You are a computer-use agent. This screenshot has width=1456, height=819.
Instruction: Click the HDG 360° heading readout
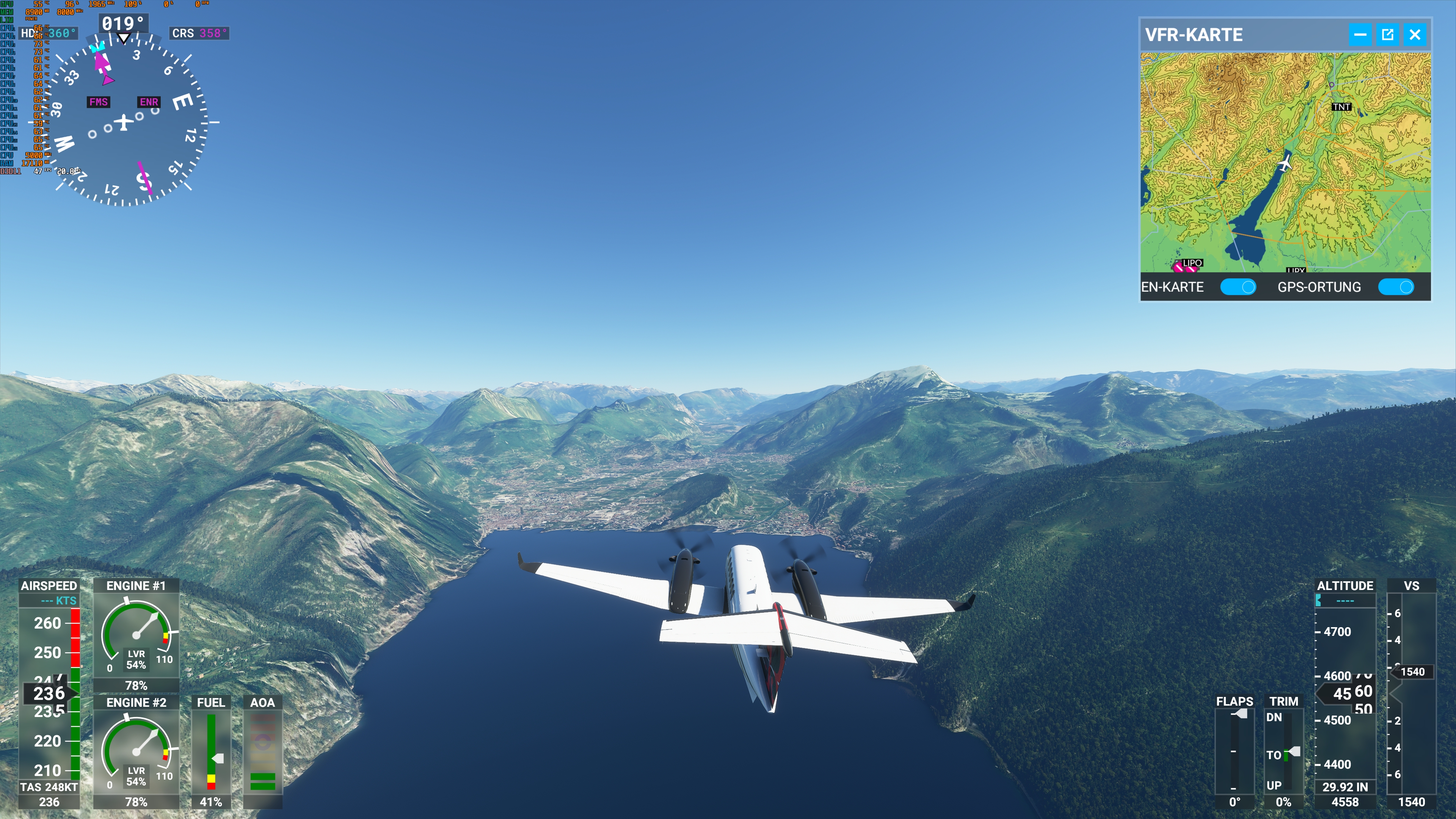pyautogui.click(x=48, y=33)
